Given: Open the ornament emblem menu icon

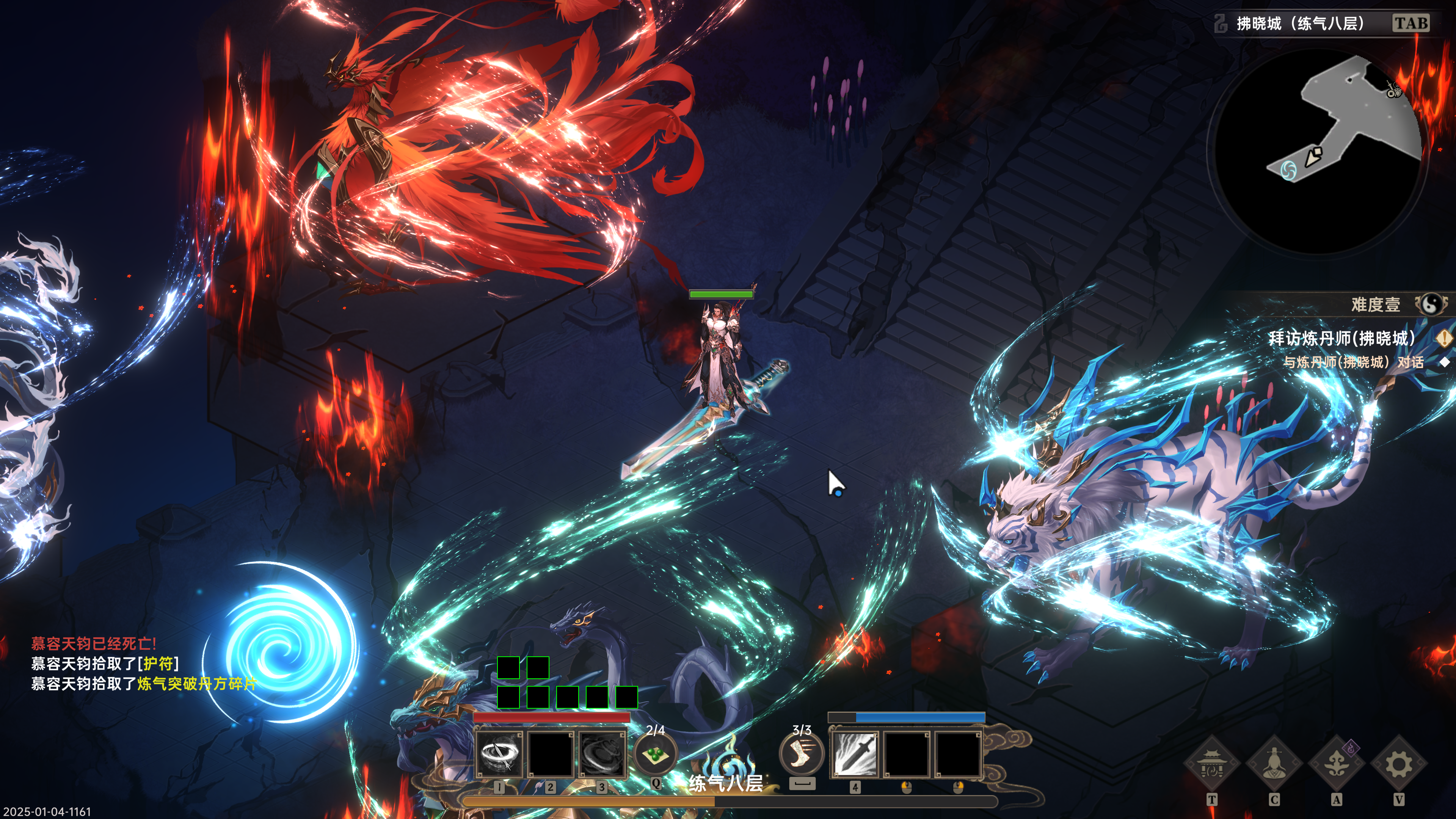Looking at the screenshot, I should 1336,765.
